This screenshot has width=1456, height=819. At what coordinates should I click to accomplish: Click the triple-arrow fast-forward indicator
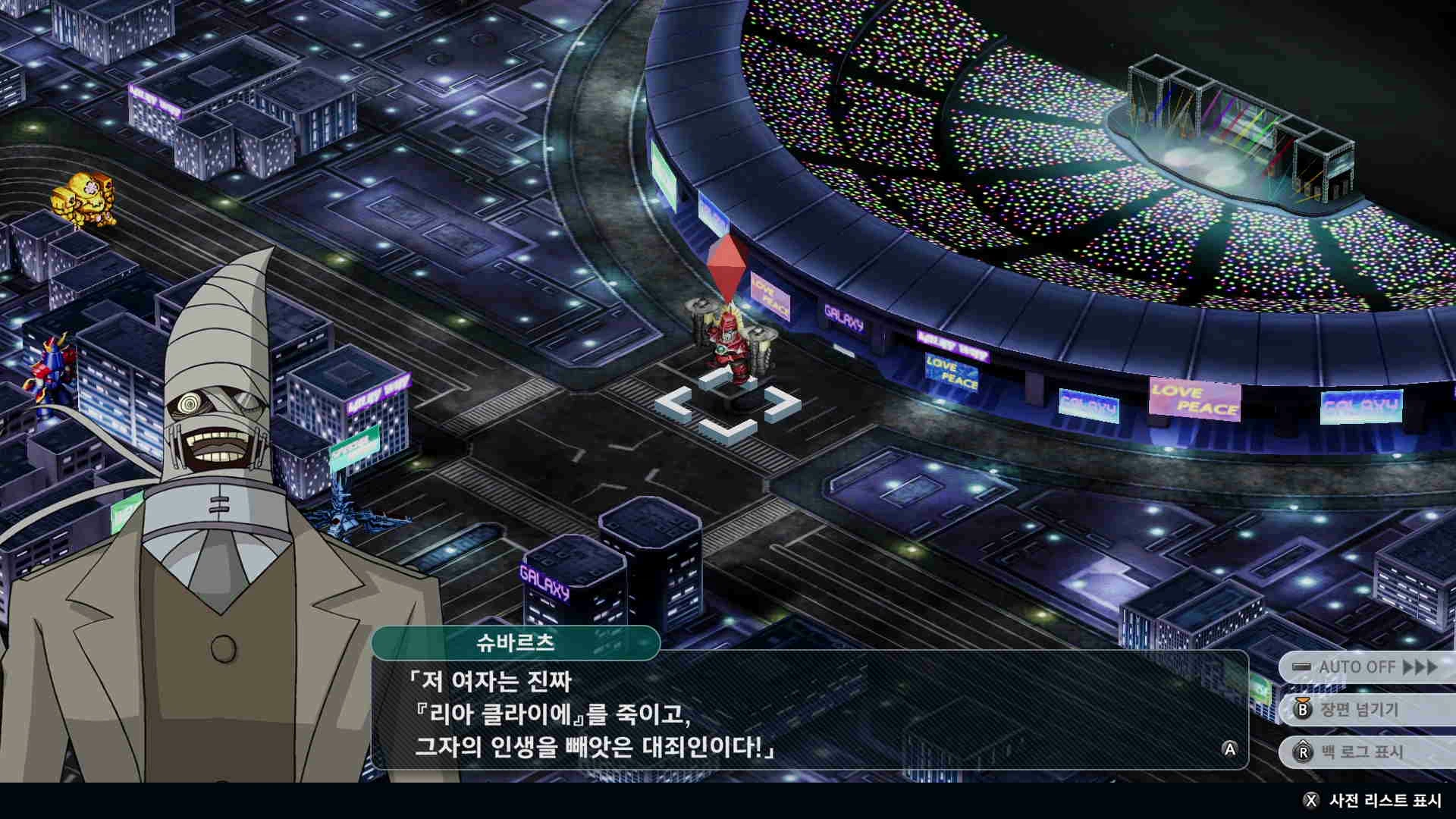(1420, 666)
